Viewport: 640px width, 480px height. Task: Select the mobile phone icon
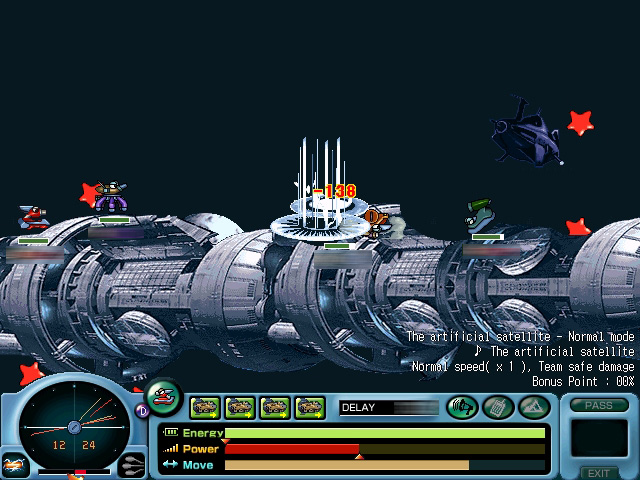click(x=497, y=407)
